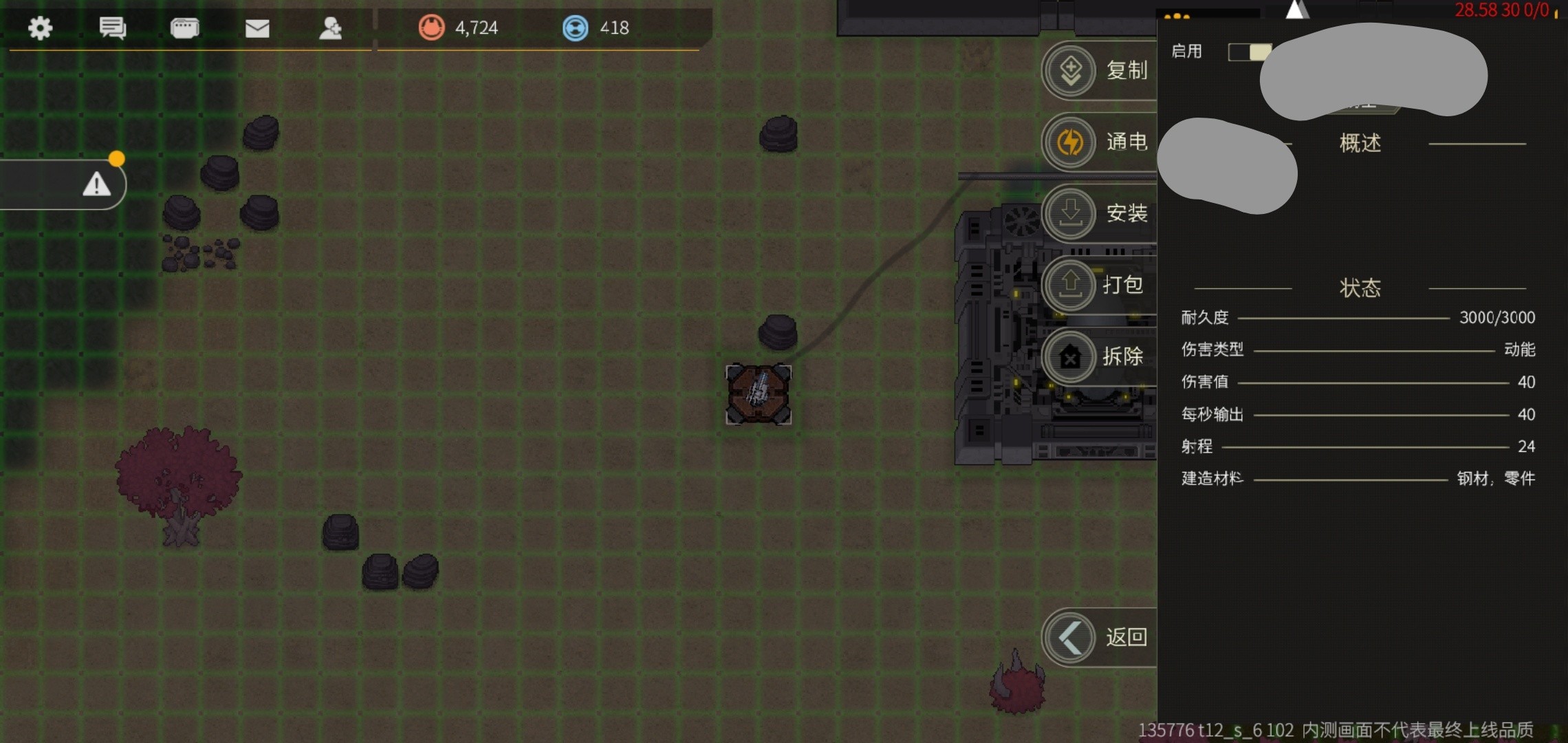This screenshot has height=743, width=1568.
Task: Open the friends profile icon
Action: coord(330,28)
